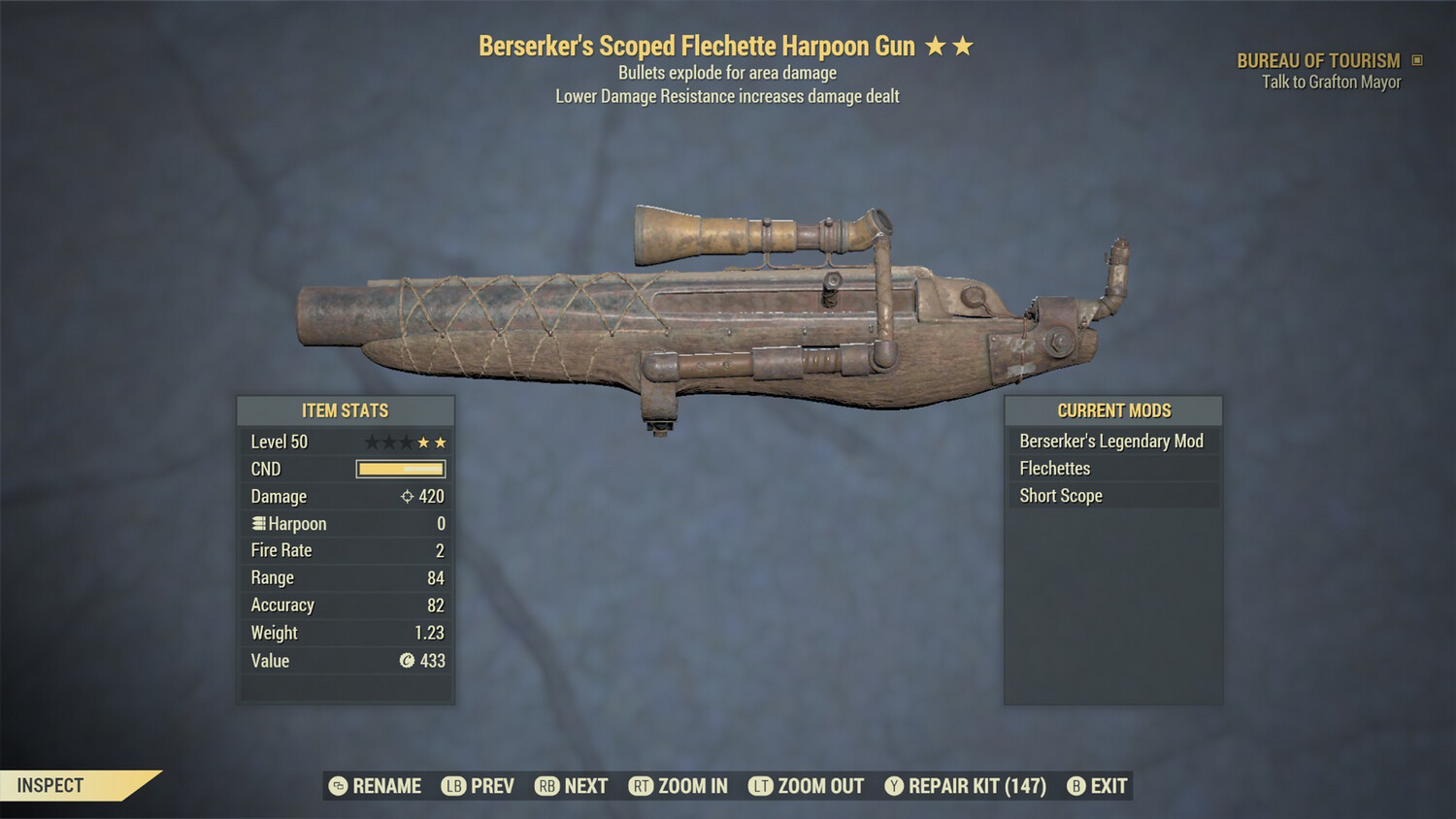Click the small square icon beside Bureau of Tourism
1456x819 pixels.
[1415, 60]
